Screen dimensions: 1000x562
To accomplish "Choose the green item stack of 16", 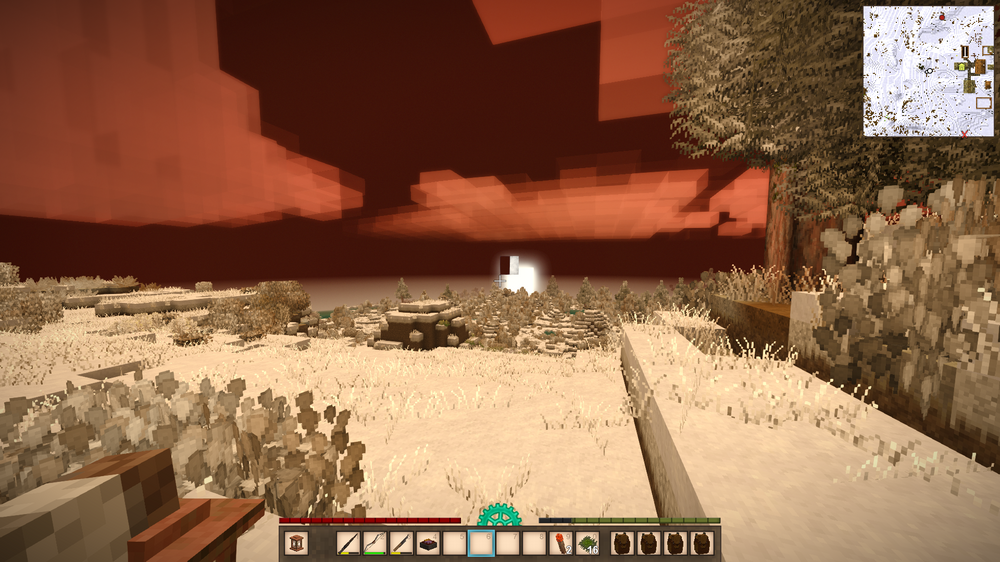I will 588,543.
